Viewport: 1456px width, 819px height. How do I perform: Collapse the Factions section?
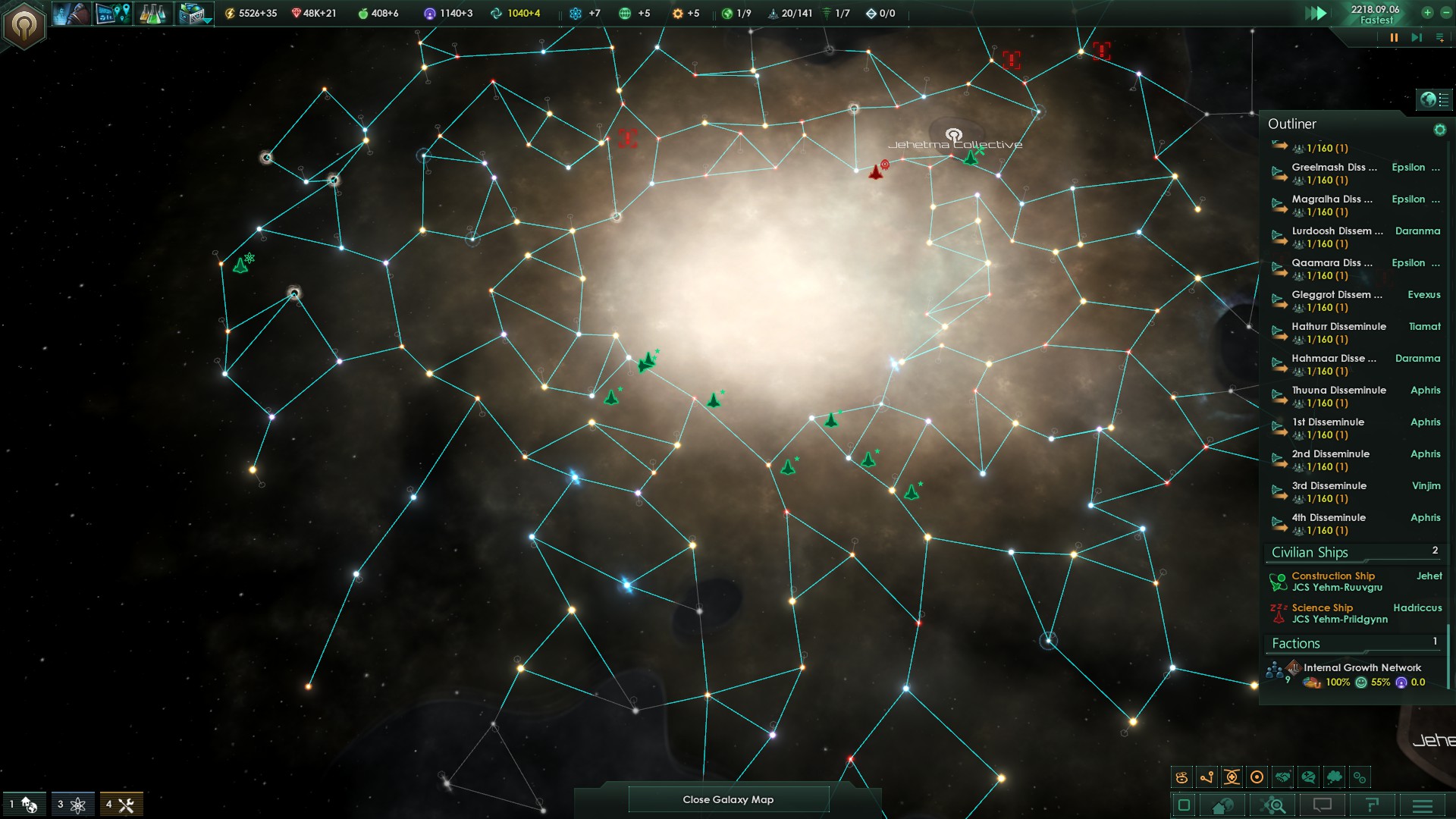point(1297,643)
